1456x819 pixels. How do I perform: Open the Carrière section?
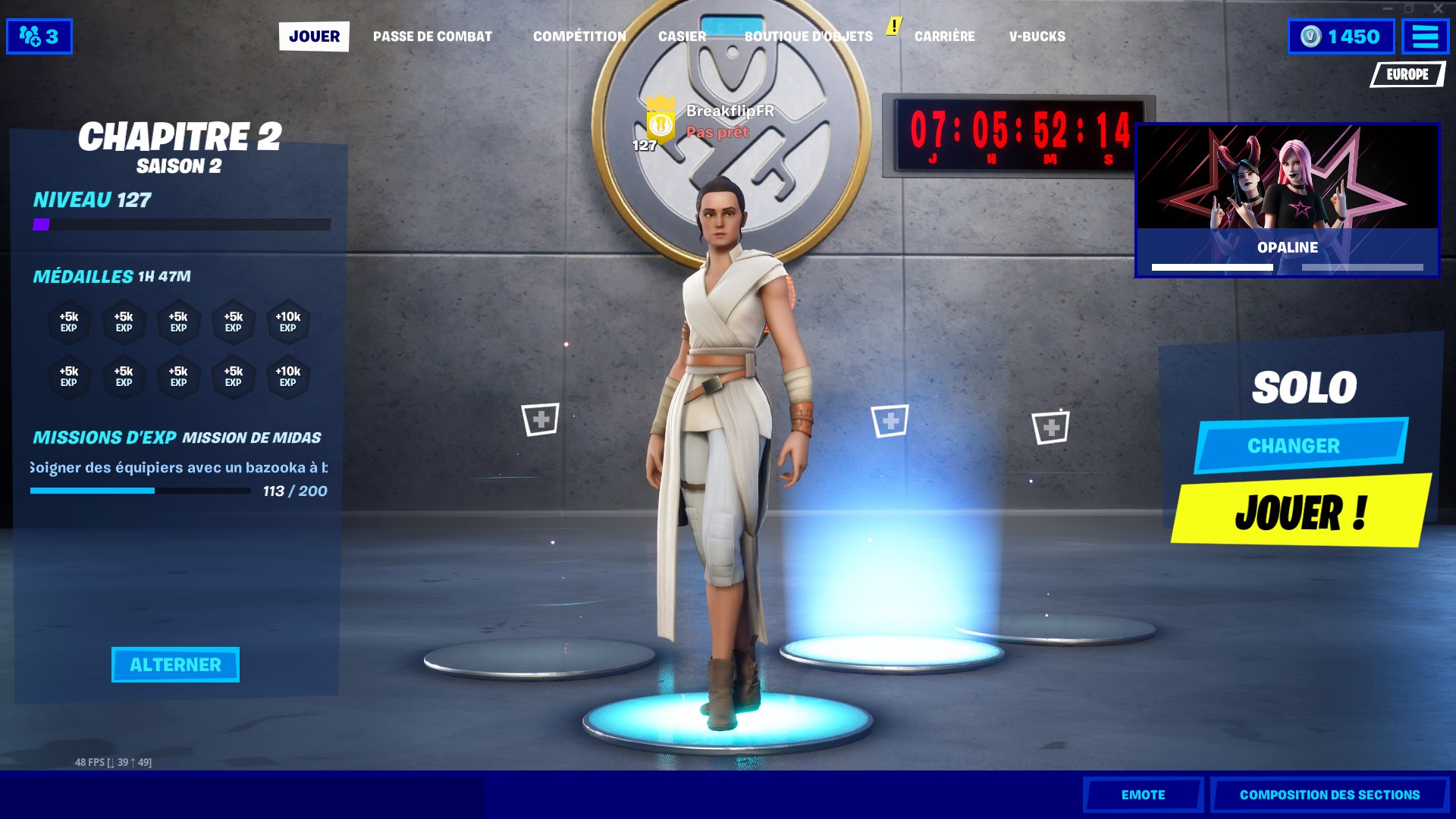pyautogui.click(x=946, y=36)
